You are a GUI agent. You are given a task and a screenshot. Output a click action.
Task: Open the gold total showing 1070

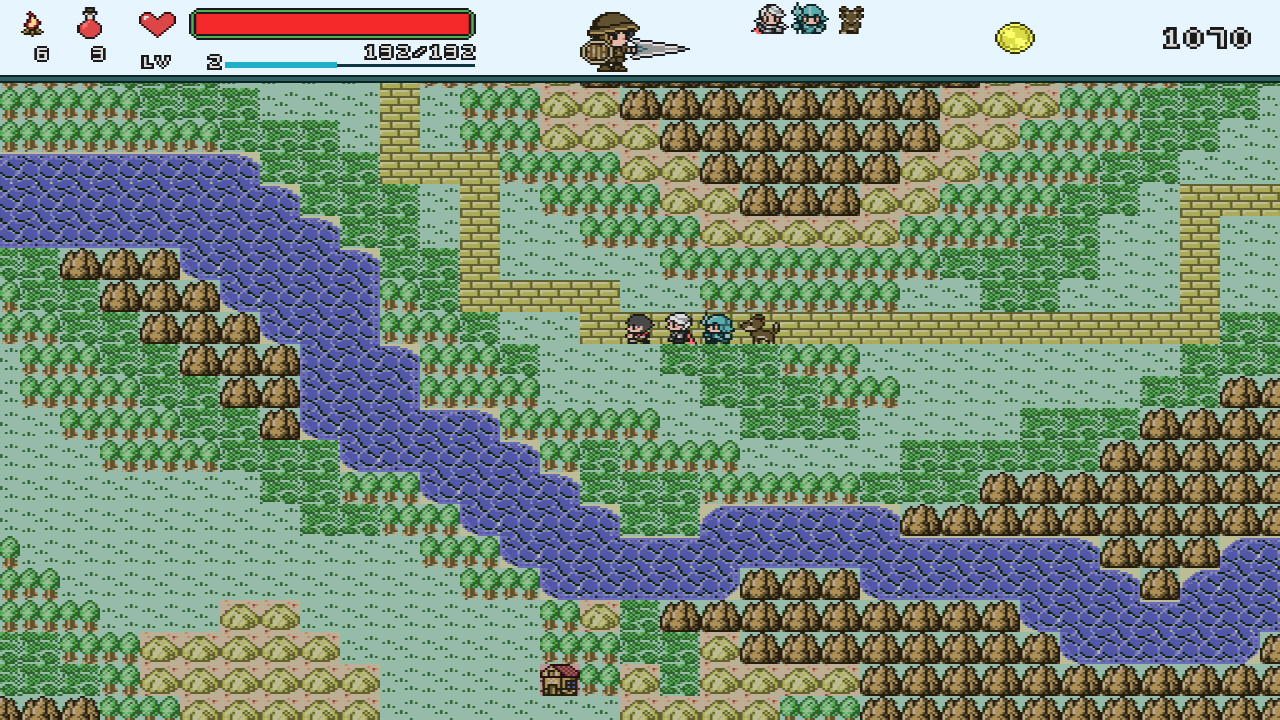tap(1204, 36)
